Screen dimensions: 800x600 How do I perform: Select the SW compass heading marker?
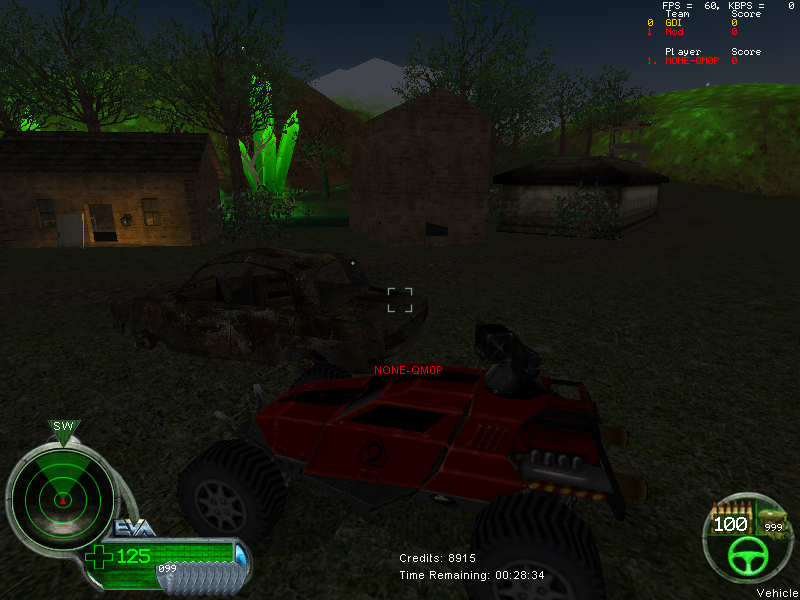pos(64,427)
